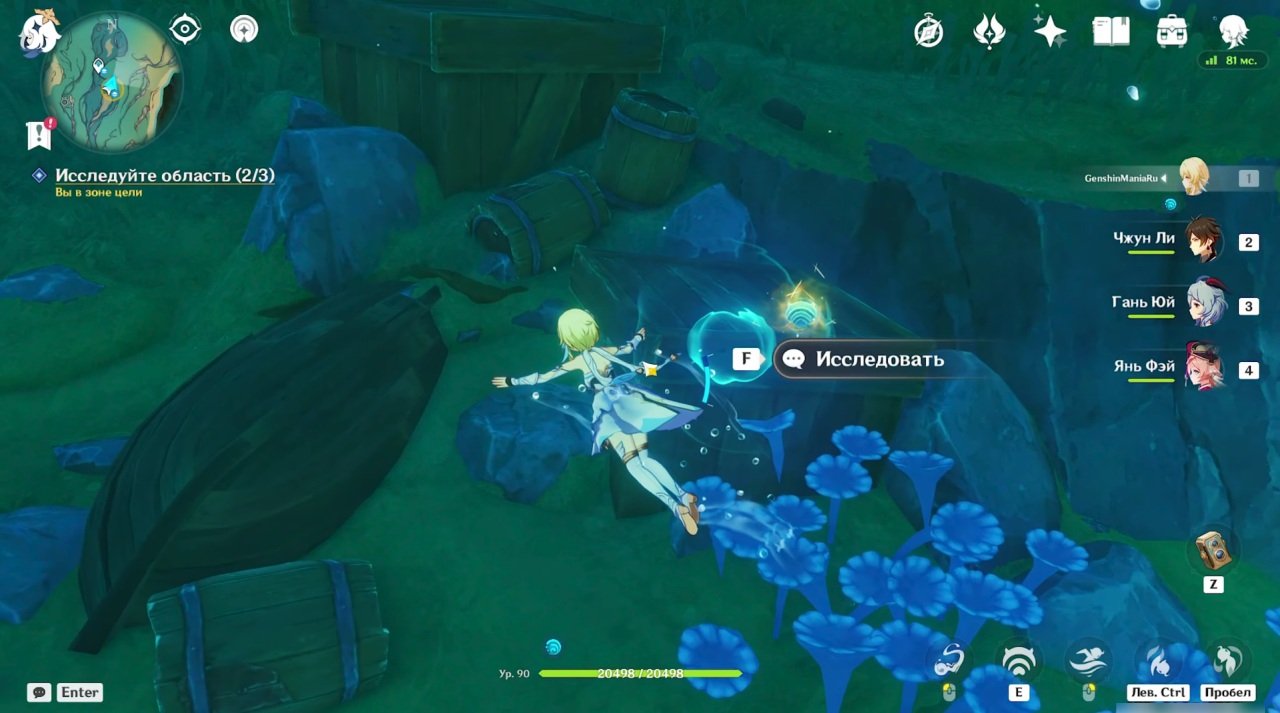Open the flame-emblem icon in top bar
Screen dimensions: 1280x713
click(x=989, y=32)
